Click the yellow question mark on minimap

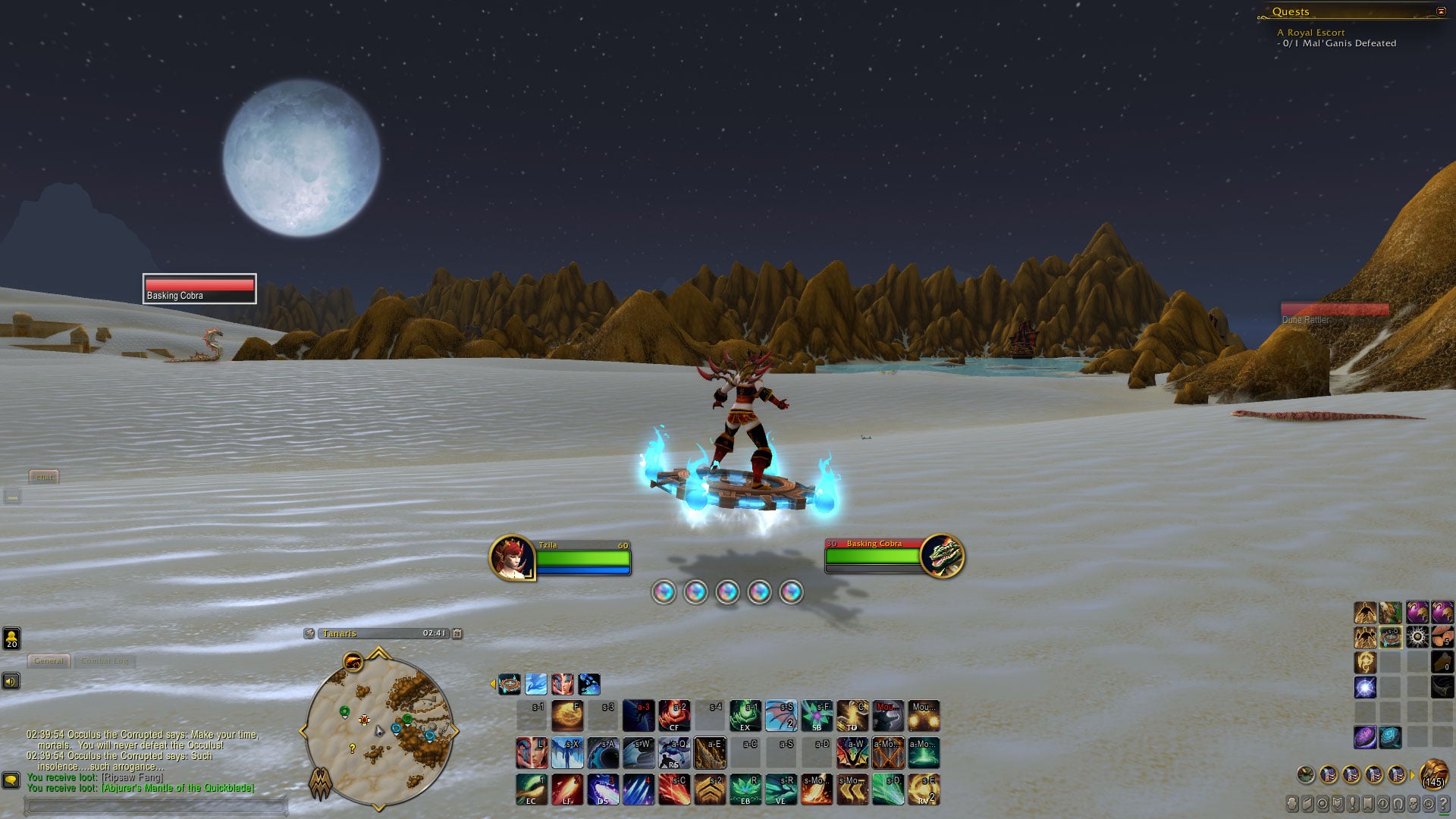coord(352,748)
